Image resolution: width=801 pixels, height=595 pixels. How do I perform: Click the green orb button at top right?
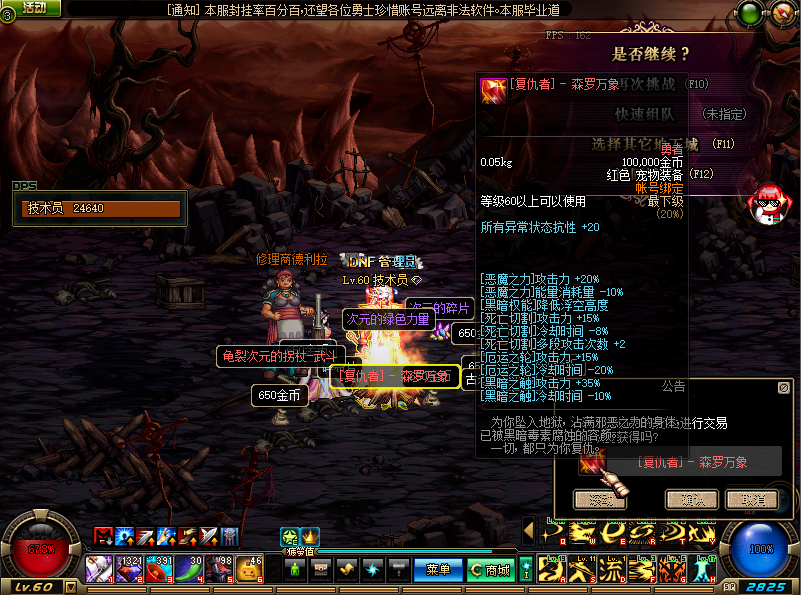[749, 14]
